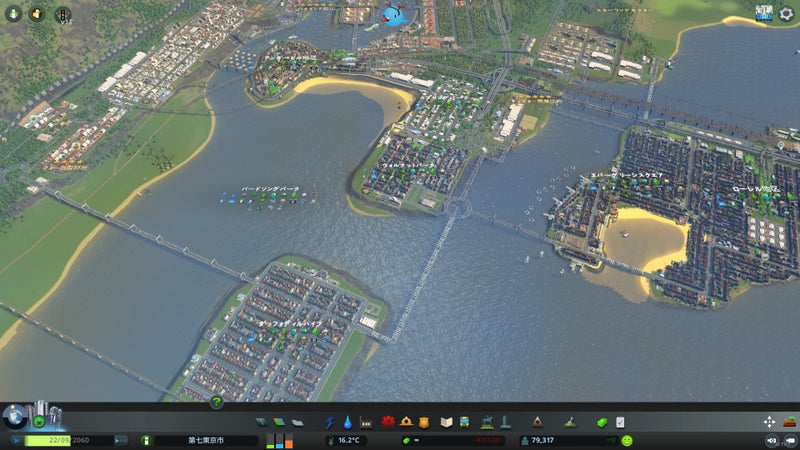Toggle the pause/play simulation button
The width and height of the screenshot is (800, 450).
tap(15, 440)
